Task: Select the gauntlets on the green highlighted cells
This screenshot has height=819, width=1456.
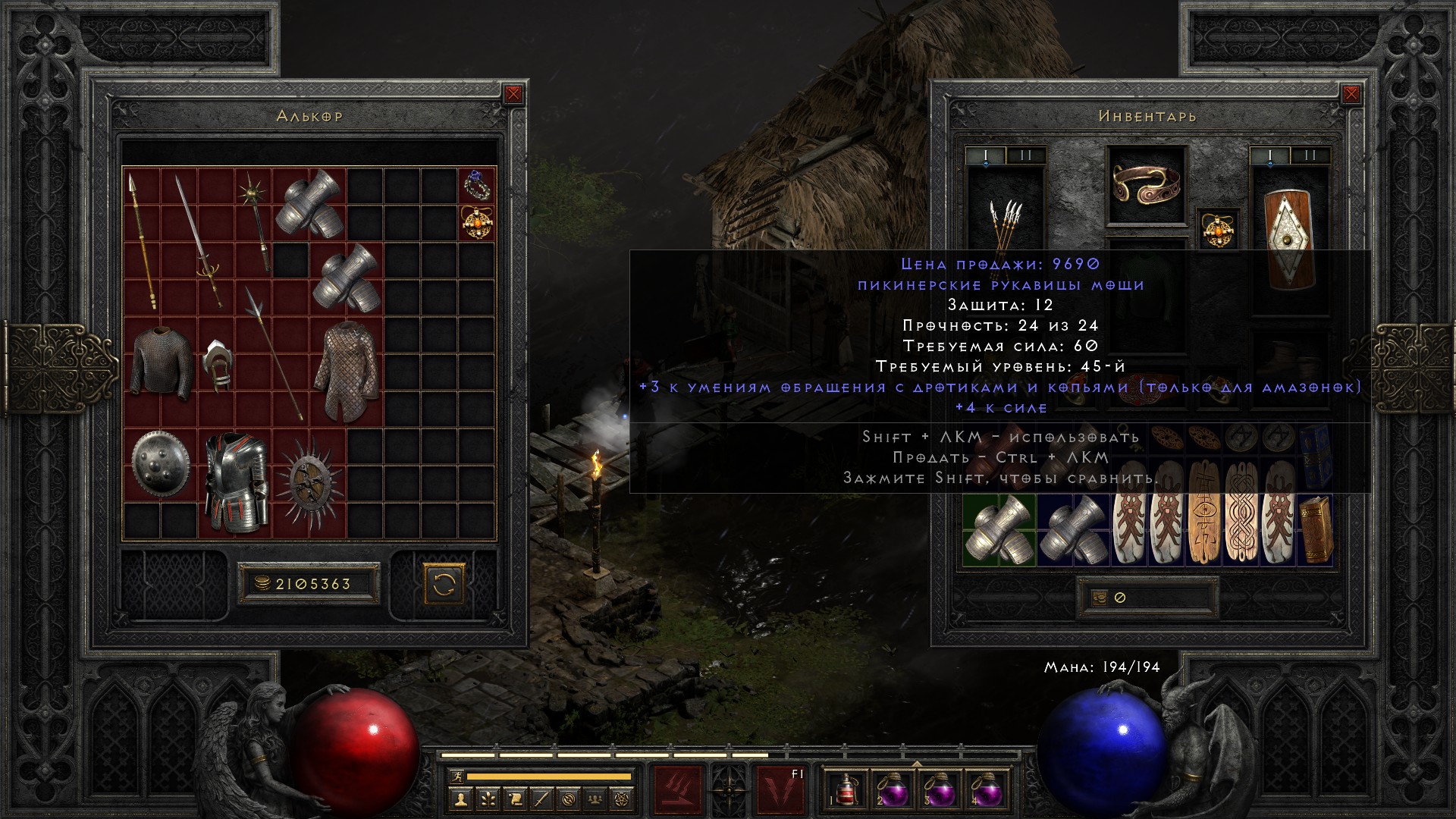Action: (999, 529)
